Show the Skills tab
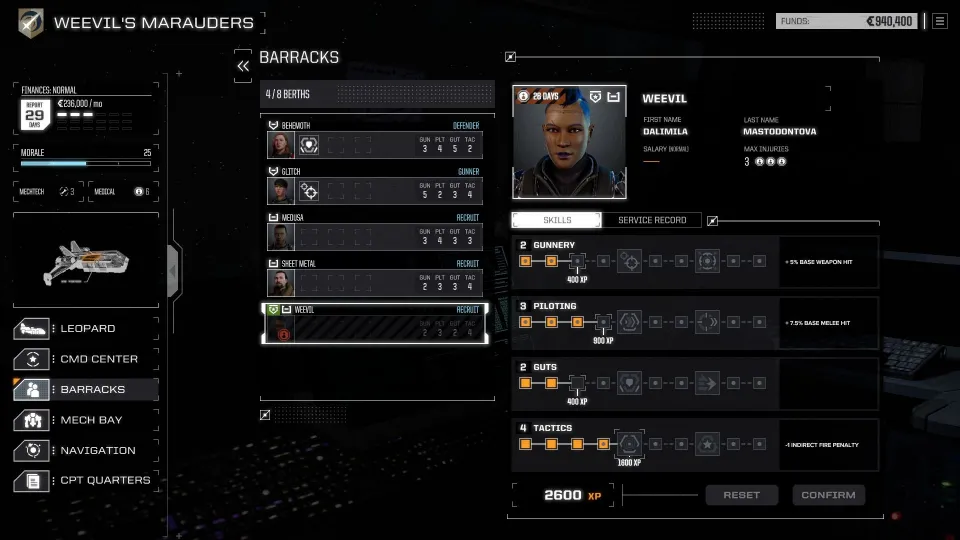This screenshot has height=540, width=960. coord(557,220)
